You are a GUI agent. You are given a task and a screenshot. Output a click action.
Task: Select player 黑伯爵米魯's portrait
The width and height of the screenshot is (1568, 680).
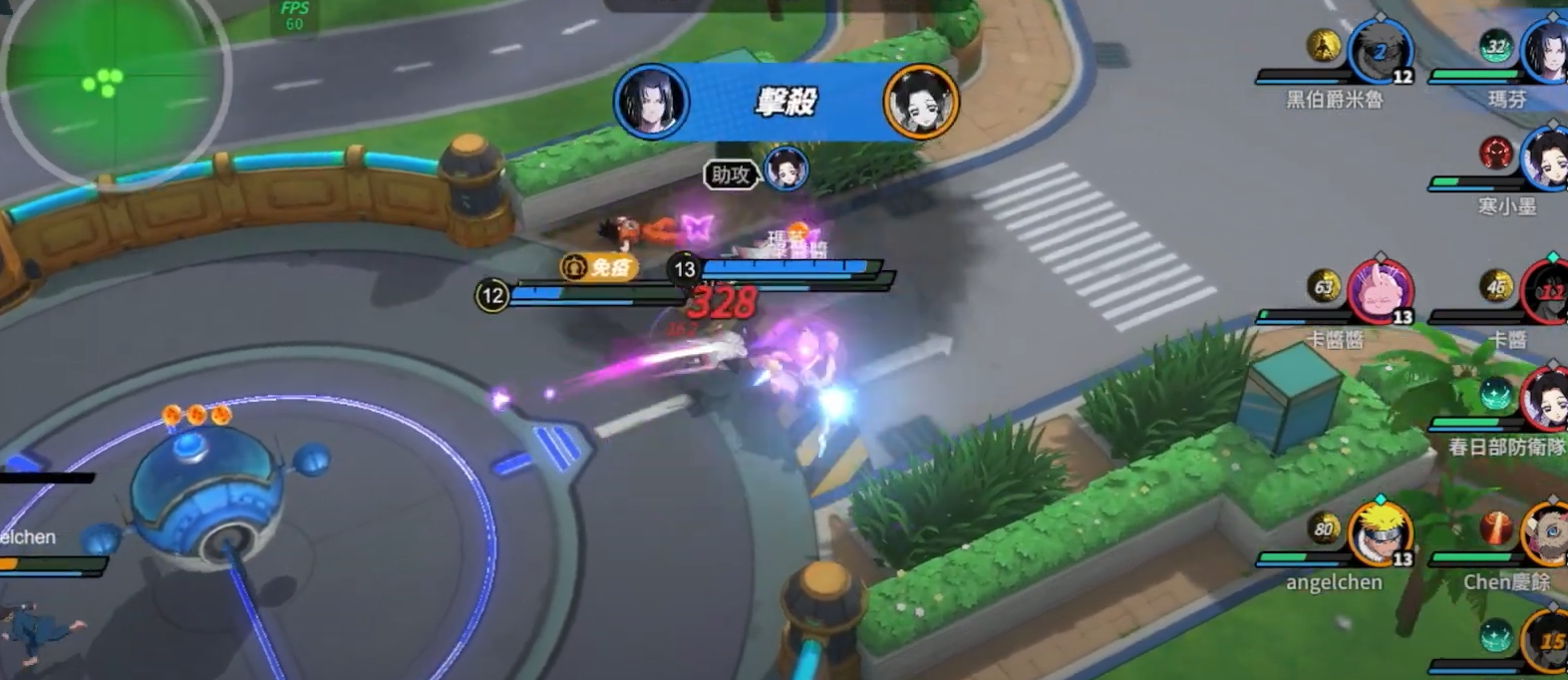[1380, 52]
